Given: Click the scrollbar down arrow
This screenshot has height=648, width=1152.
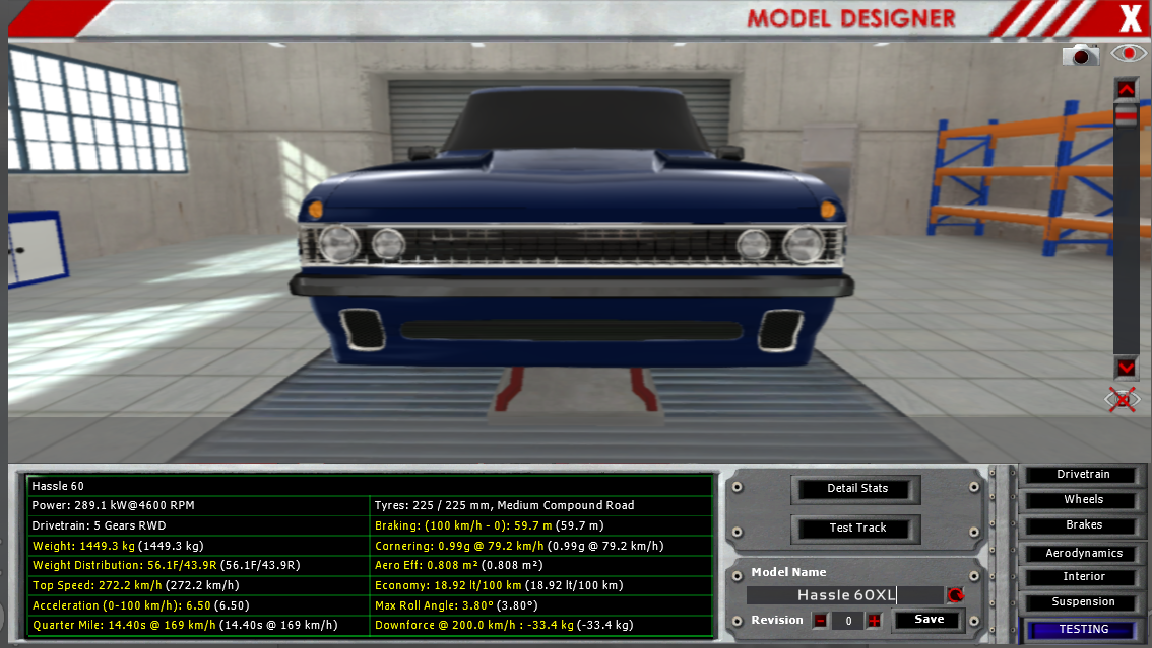Looking at the screenshot, I should (1126, 367).
